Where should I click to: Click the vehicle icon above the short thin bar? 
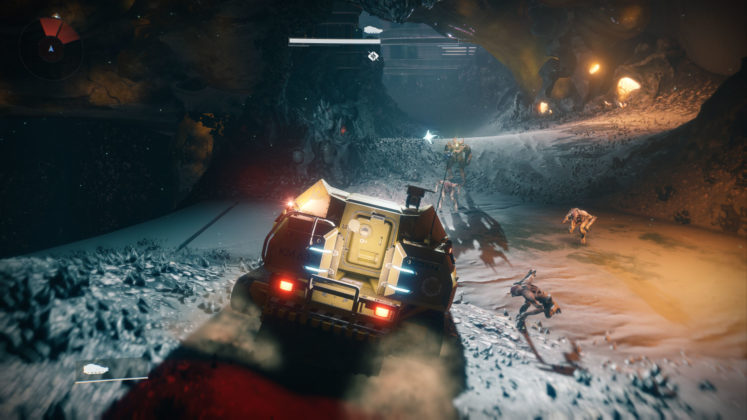tap(96, 369)
